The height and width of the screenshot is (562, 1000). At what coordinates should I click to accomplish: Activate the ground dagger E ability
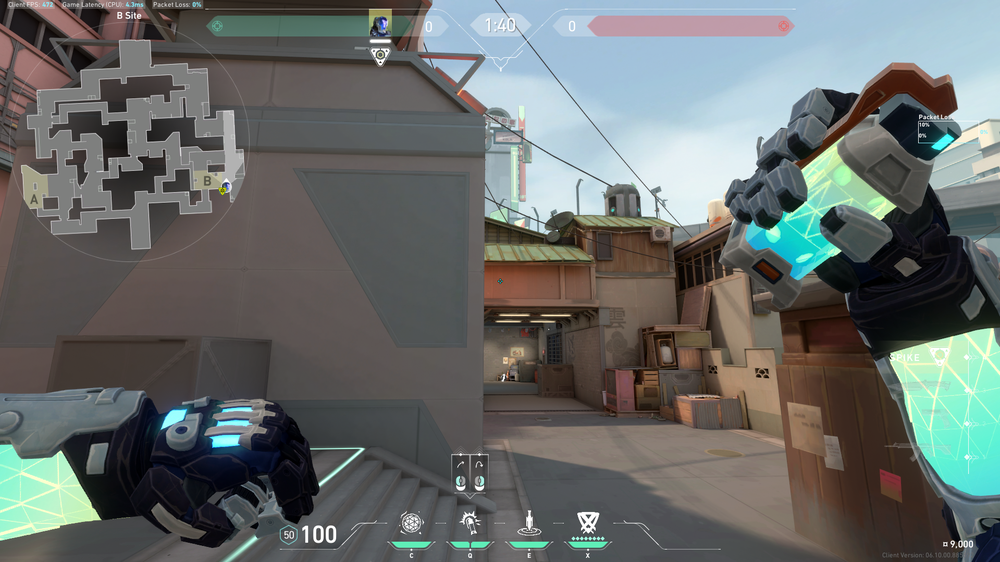click(528, 522)
